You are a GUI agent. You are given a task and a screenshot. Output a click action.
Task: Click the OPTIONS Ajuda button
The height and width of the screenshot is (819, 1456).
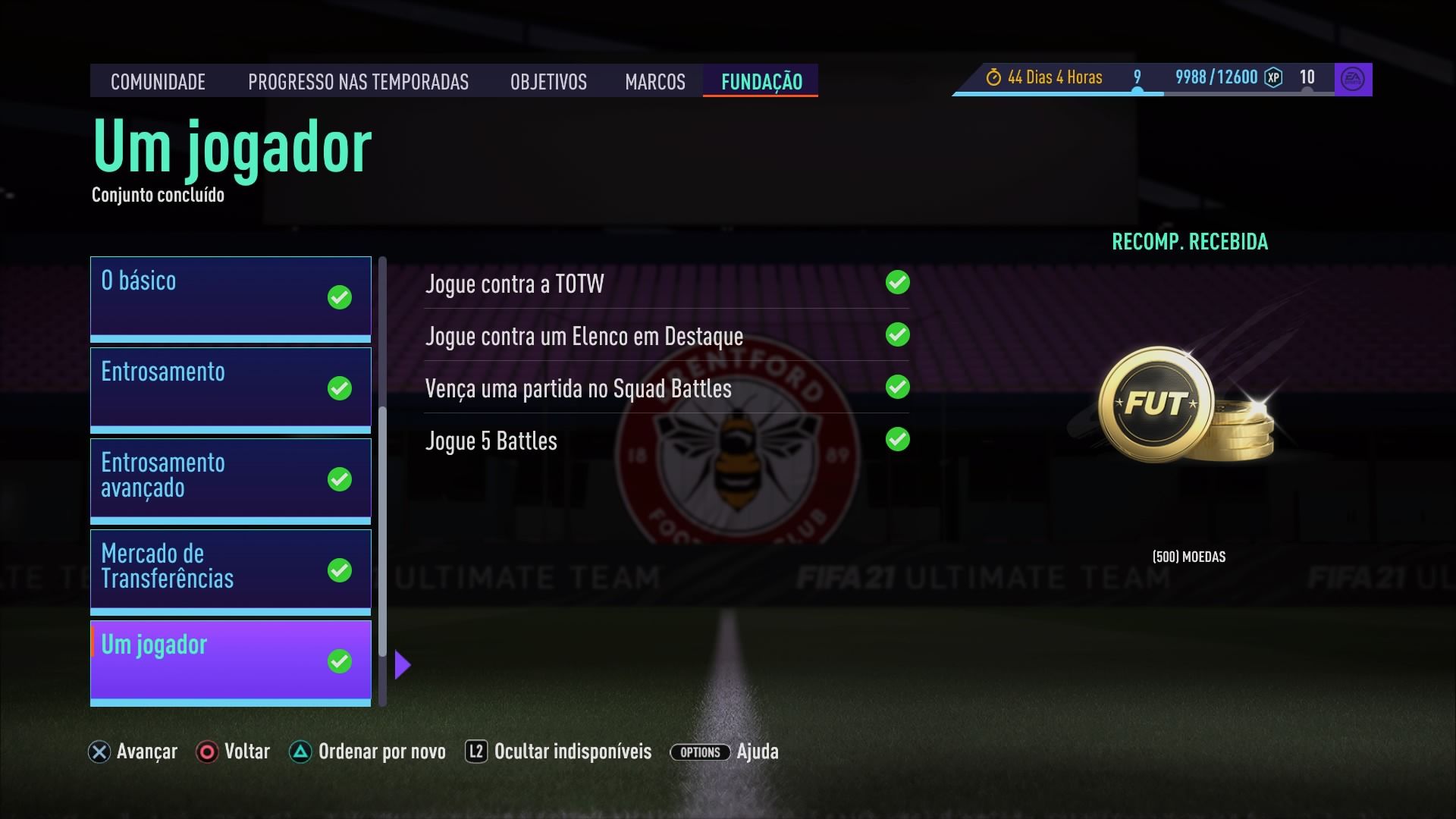coord(699,752)
